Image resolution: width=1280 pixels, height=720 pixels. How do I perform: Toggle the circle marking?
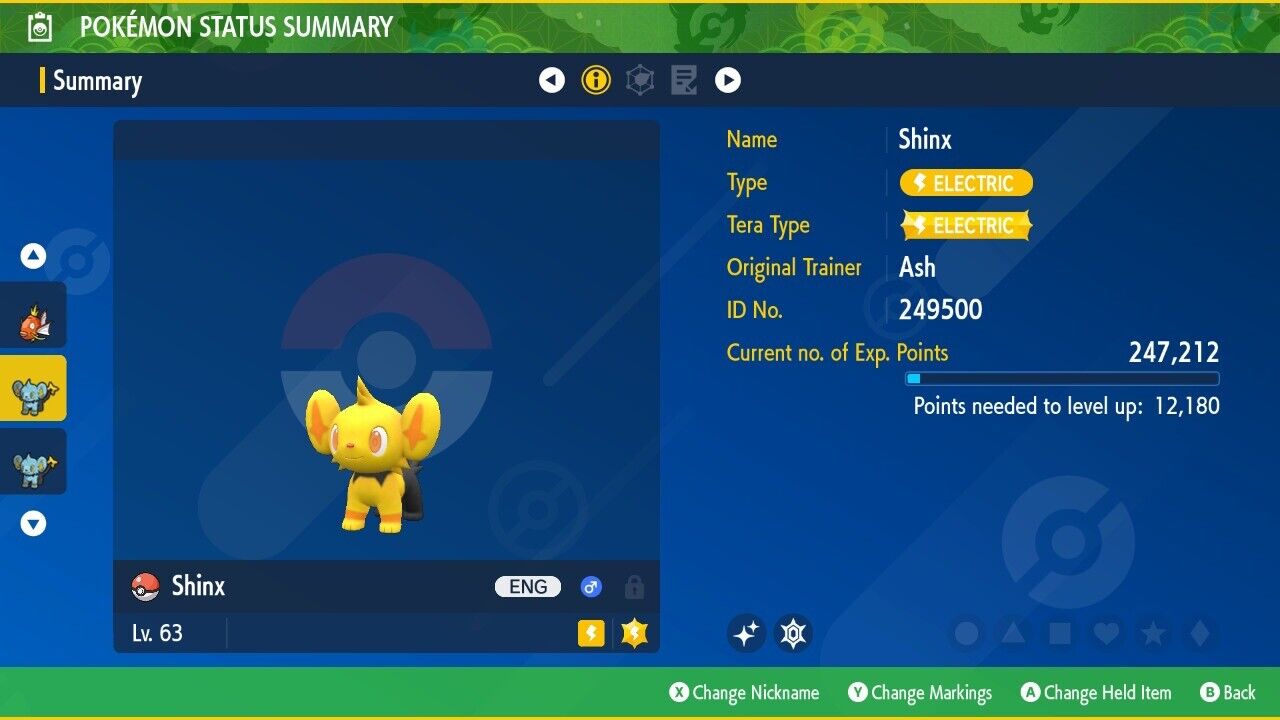(966, 633)
